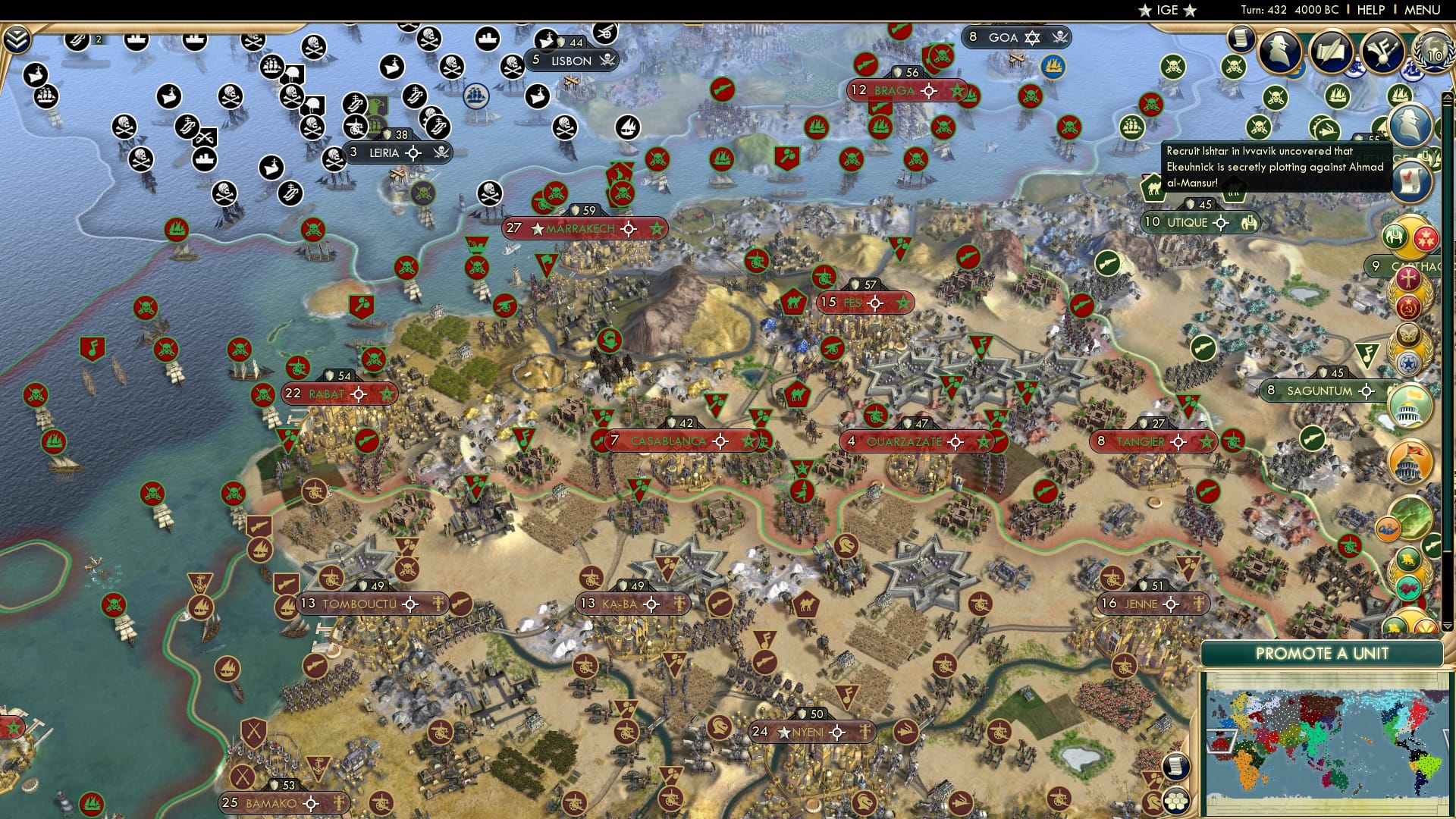
Task: Open the Casablanca city banner
Action: (x=667, y=441)
